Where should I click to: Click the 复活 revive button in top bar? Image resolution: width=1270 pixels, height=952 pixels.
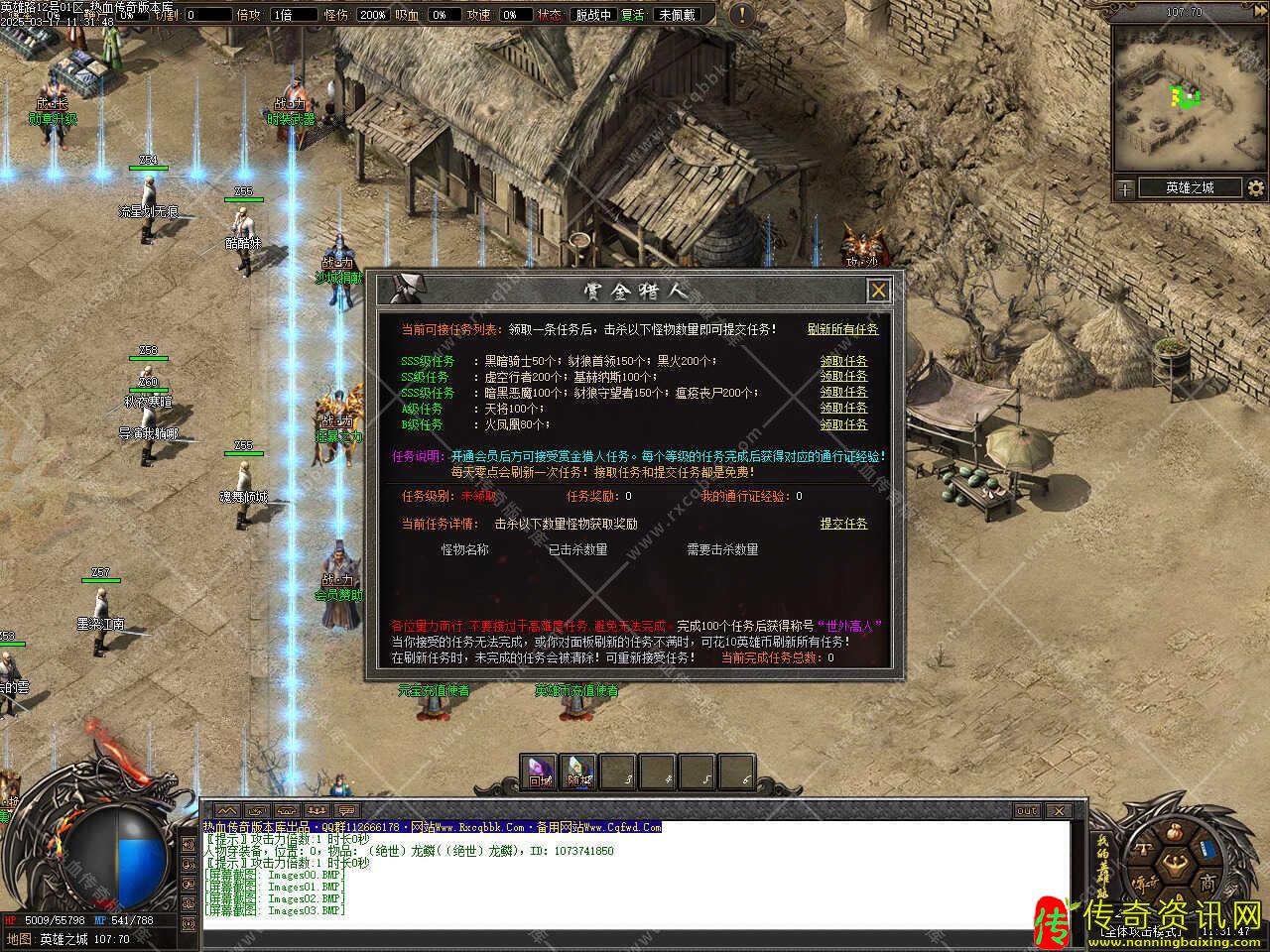[x=633, y=15]
